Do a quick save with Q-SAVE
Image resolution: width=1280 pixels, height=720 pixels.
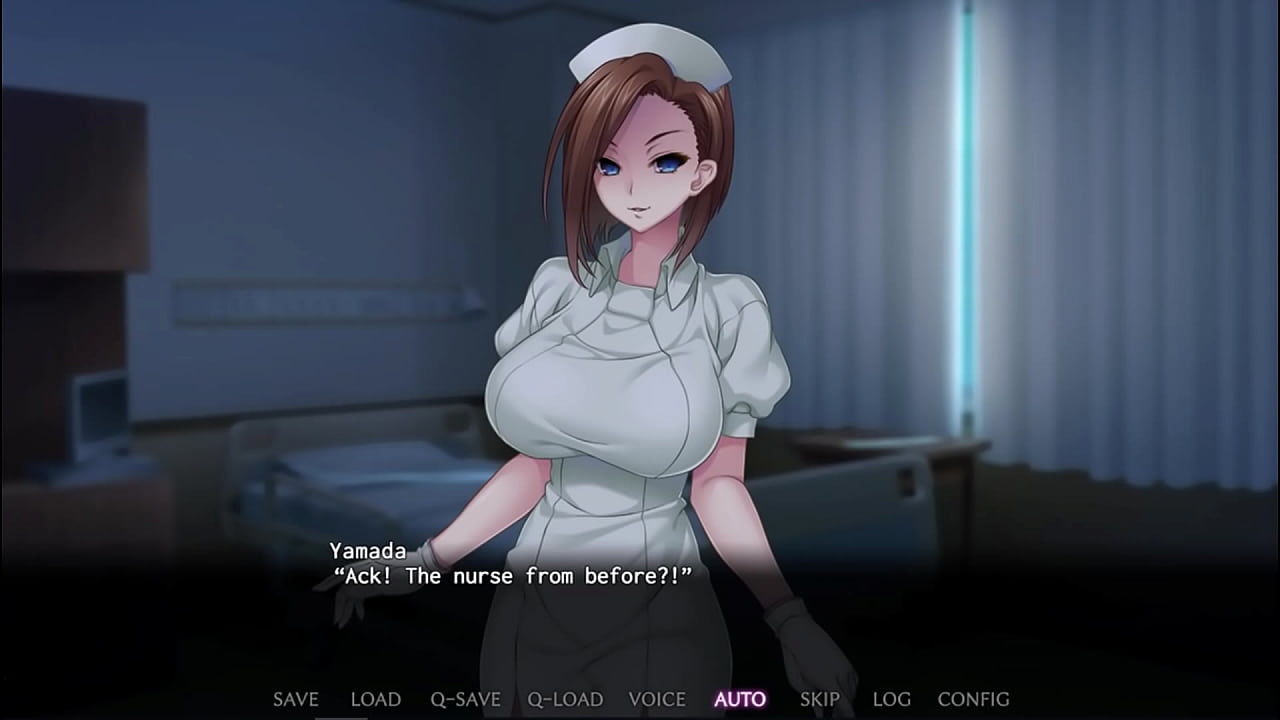(x=465, y=699)
